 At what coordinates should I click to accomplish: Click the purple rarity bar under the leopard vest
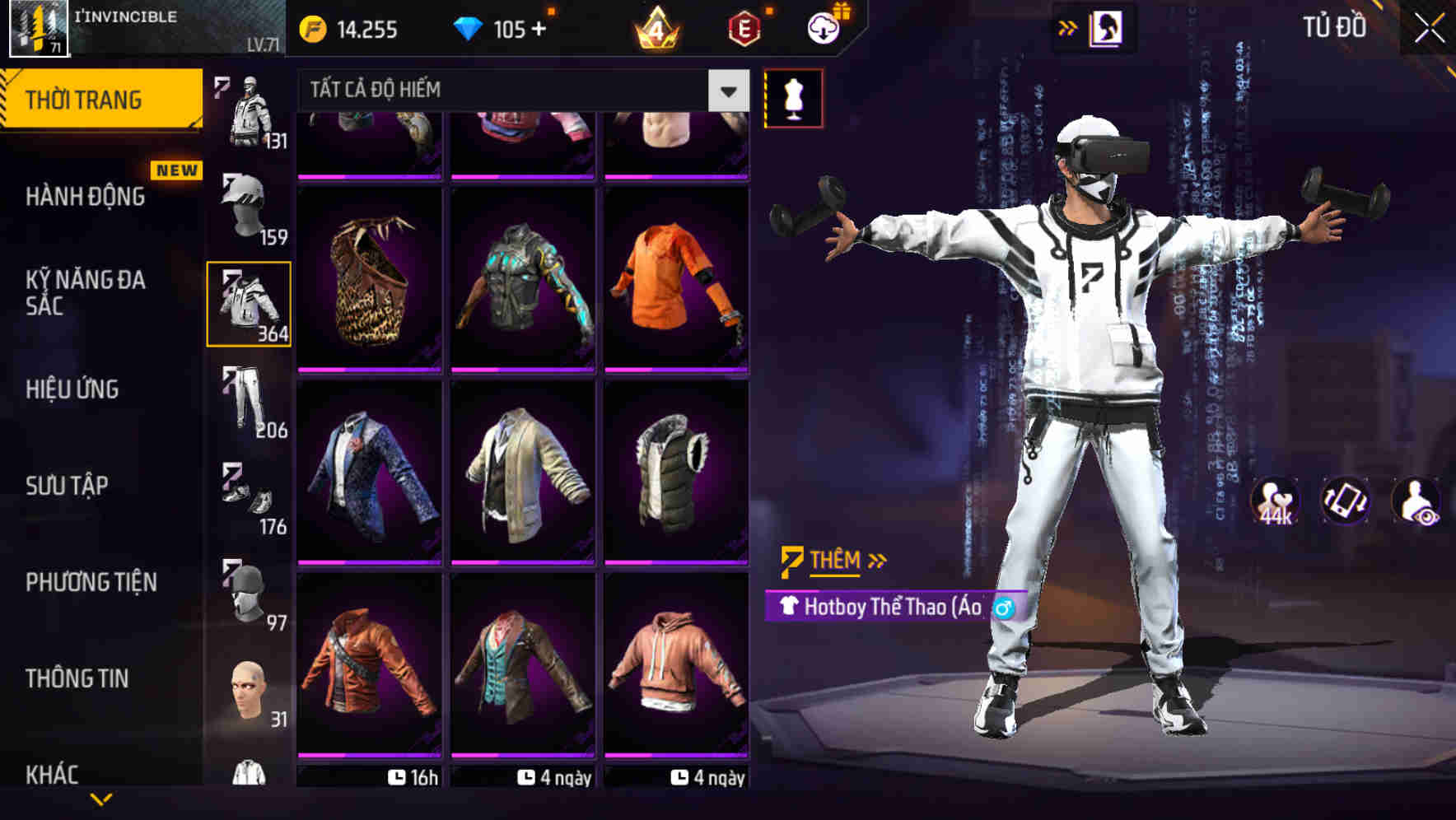(x=370, y=371)
